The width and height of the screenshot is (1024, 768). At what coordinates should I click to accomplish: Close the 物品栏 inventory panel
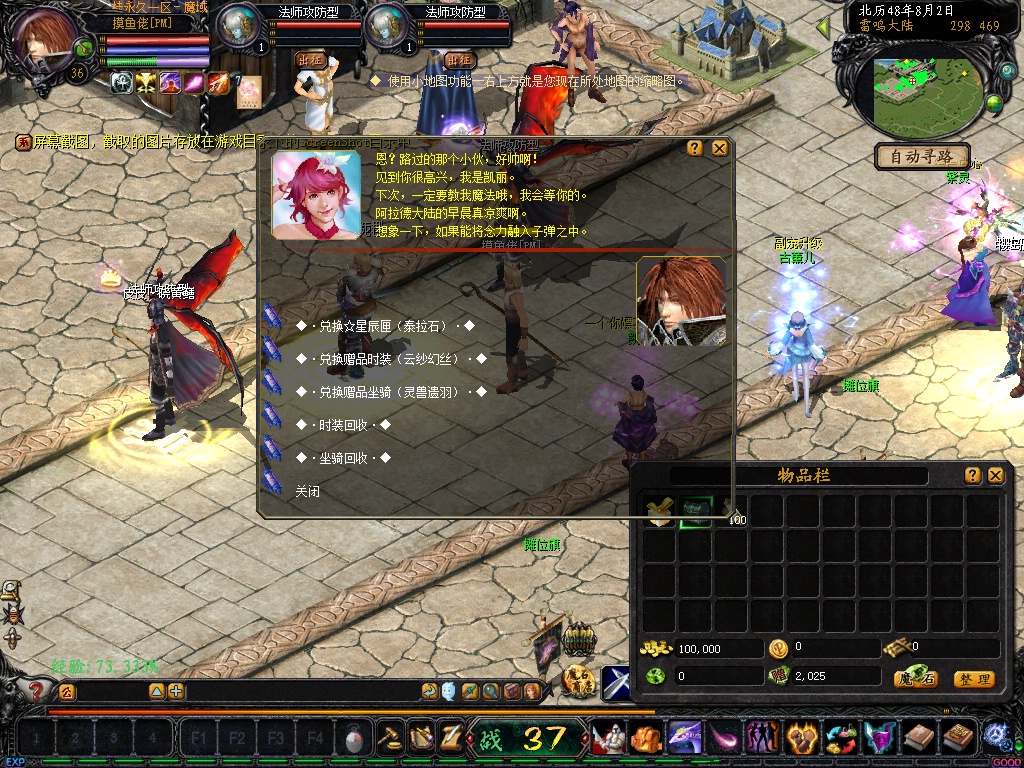(995, 476)
